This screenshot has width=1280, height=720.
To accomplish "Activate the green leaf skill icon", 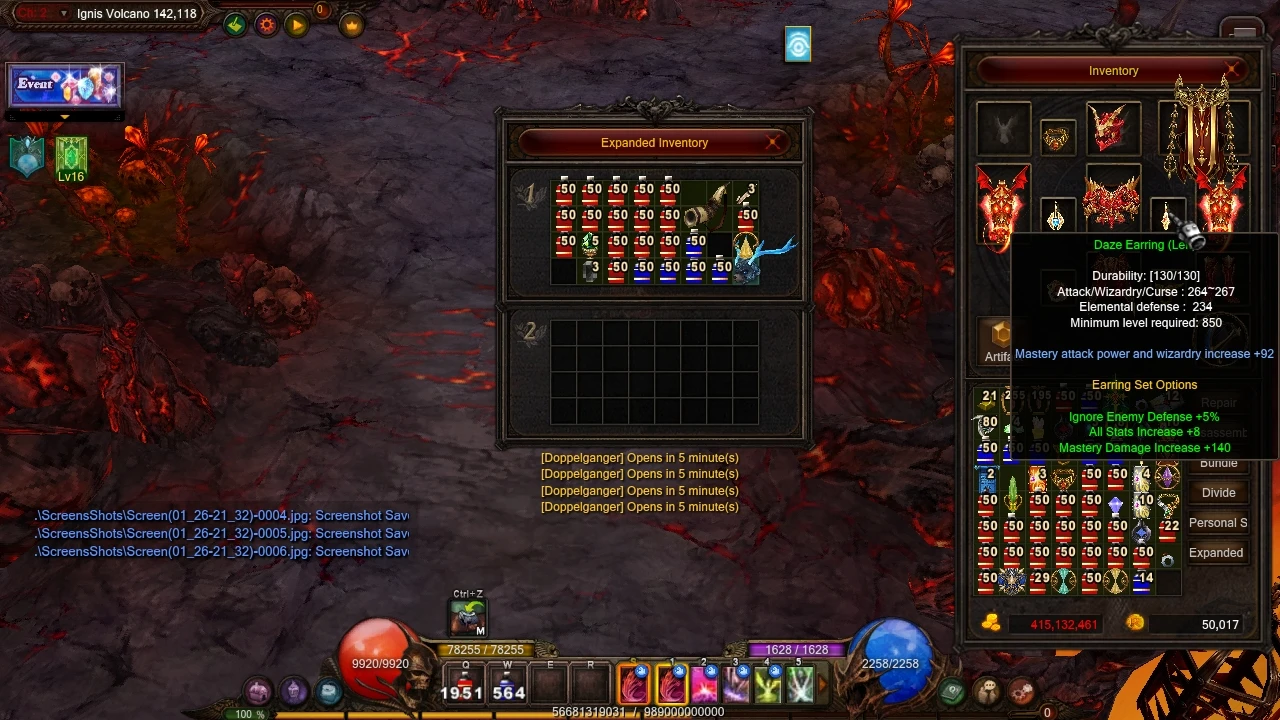I will (768, 683).
